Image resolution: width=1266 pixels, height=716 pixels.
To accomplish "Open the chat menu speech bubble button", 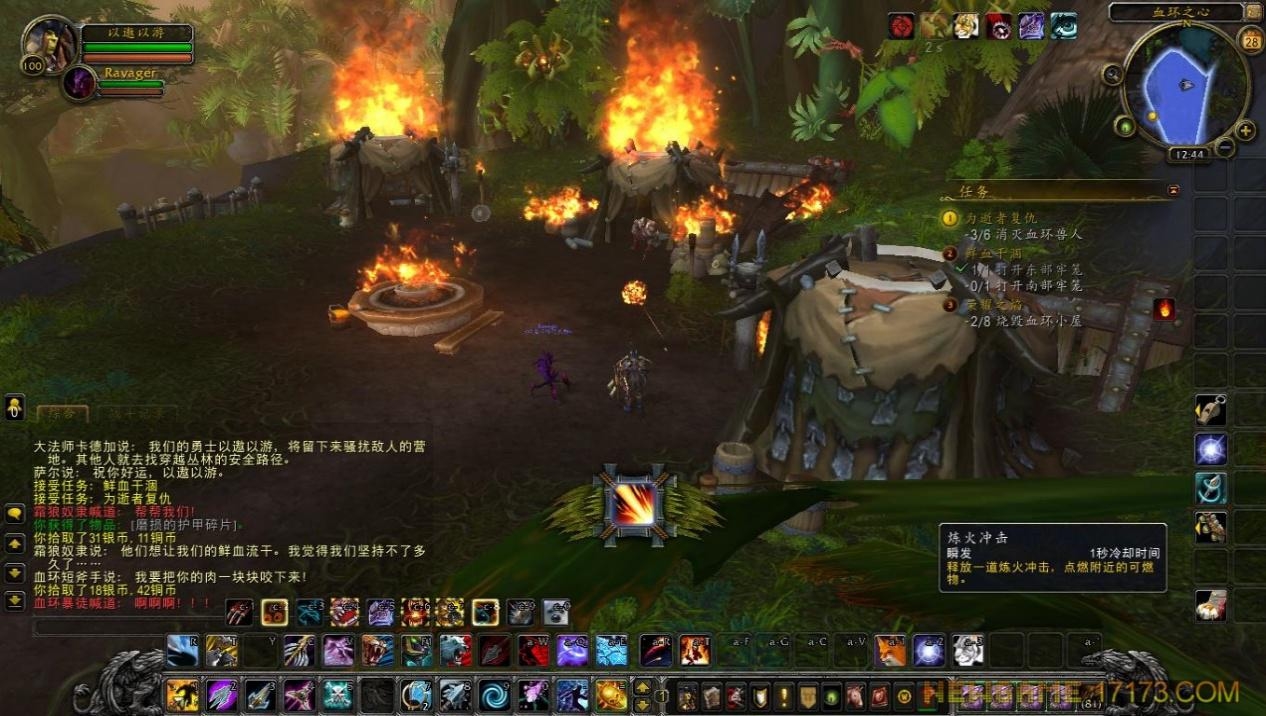I will pyautogui.click(x=15, y=513).
